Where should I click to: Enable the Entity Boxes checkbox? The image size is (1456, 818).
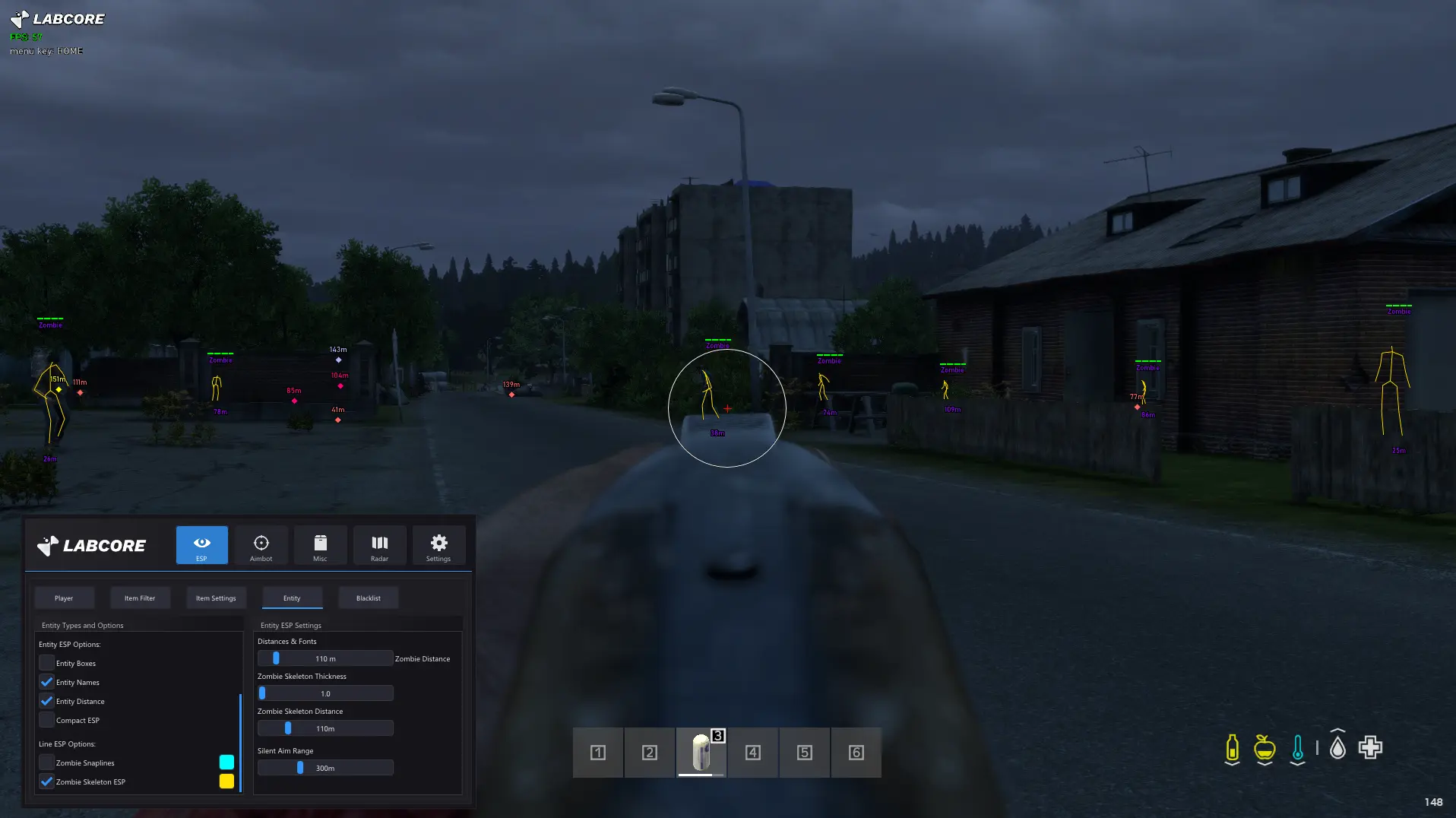coord(46,663)
